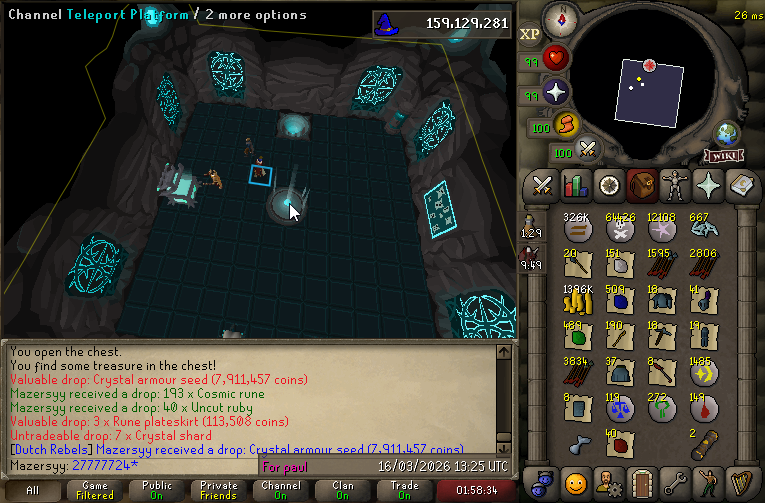Click the Wiki lookup button
The image size is (765, 503).
click(x=724, y=156)
